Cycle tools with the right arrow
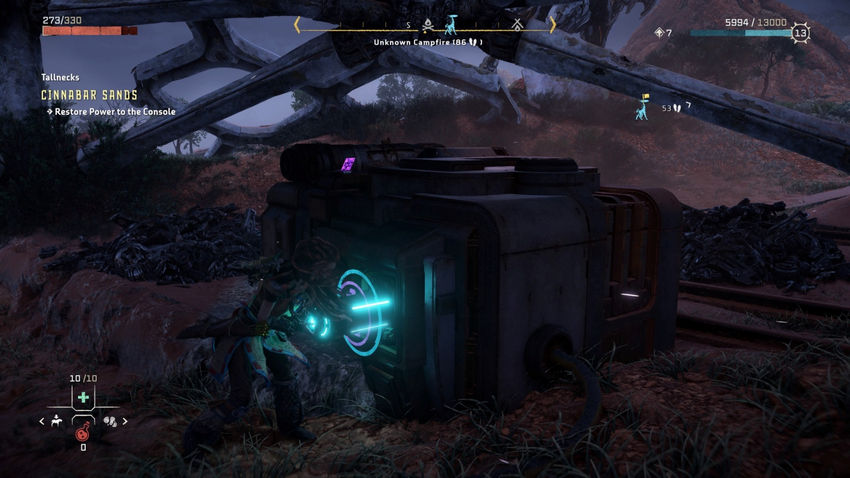 (125, 421)
